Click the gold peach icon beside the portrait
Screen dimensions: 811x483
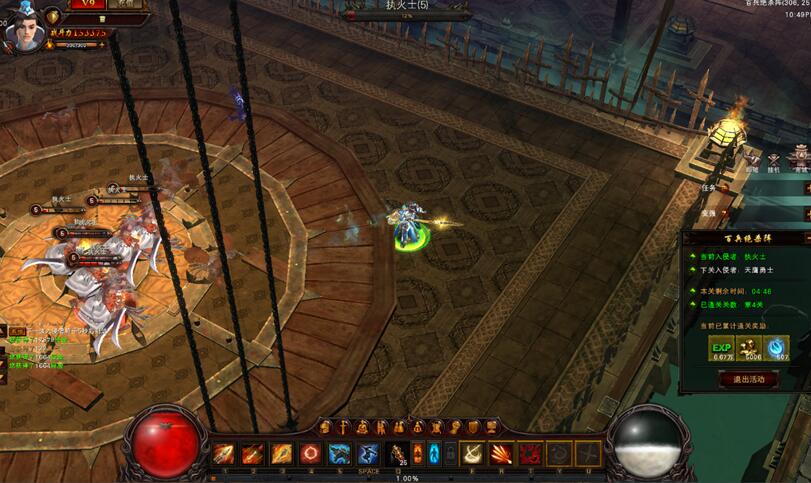[53, 17]
